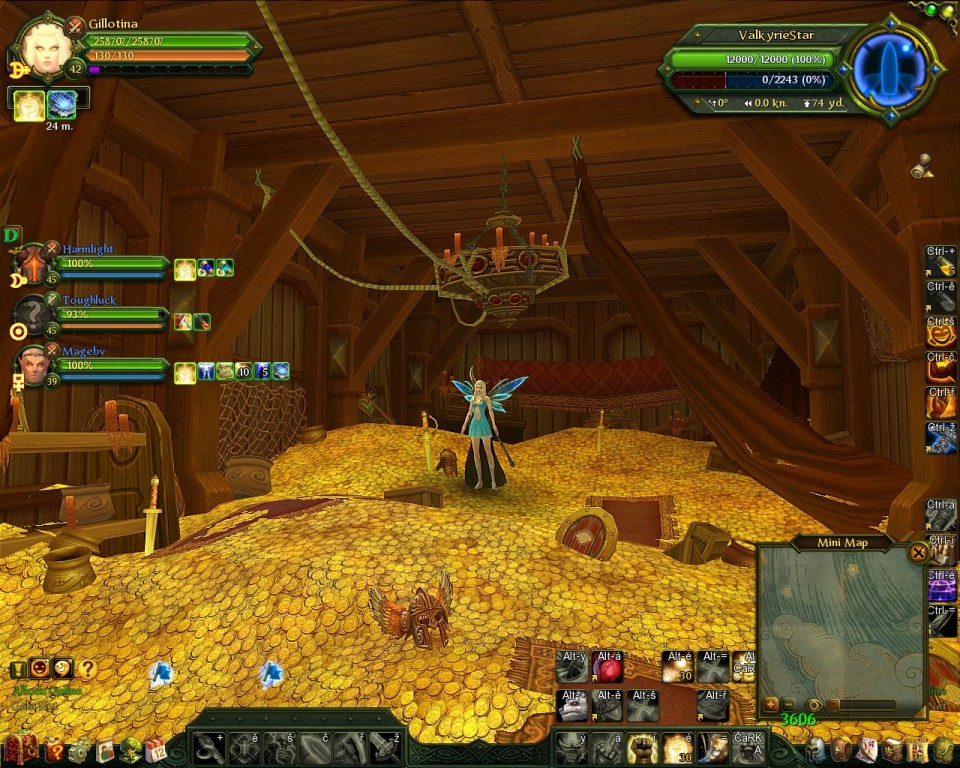Zoom out the Mini Map with minus

(x=789, y=705)
